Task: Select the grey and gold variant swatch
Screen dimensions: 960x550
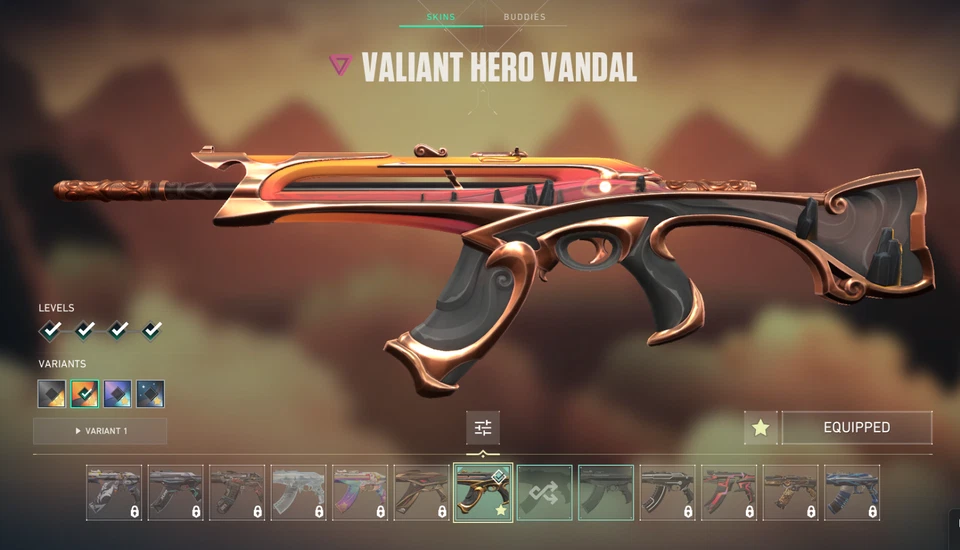Action: click(x=52, y=393)
